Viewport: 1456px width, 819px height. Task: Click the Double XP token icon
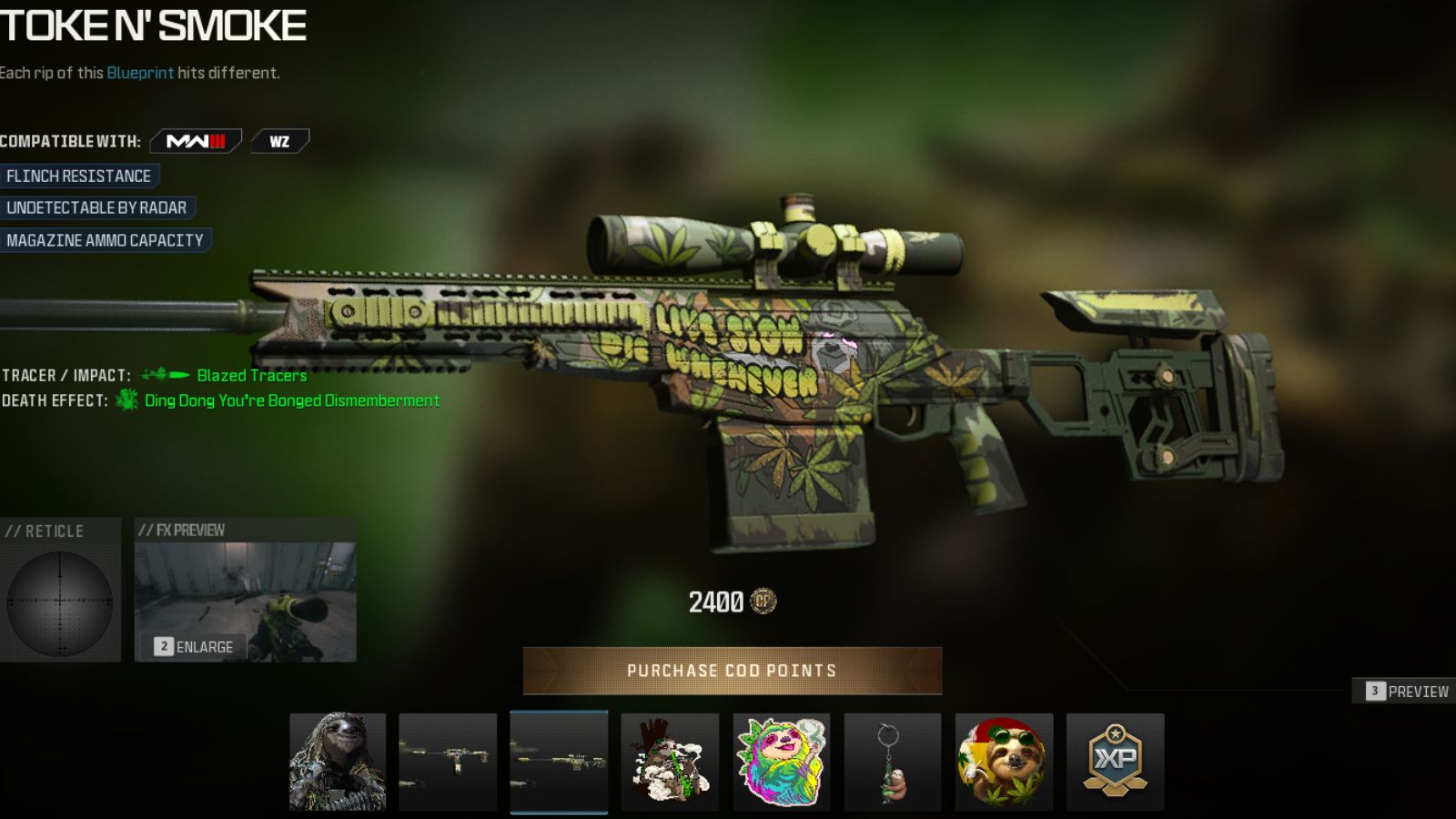(x=1114, y=763)
